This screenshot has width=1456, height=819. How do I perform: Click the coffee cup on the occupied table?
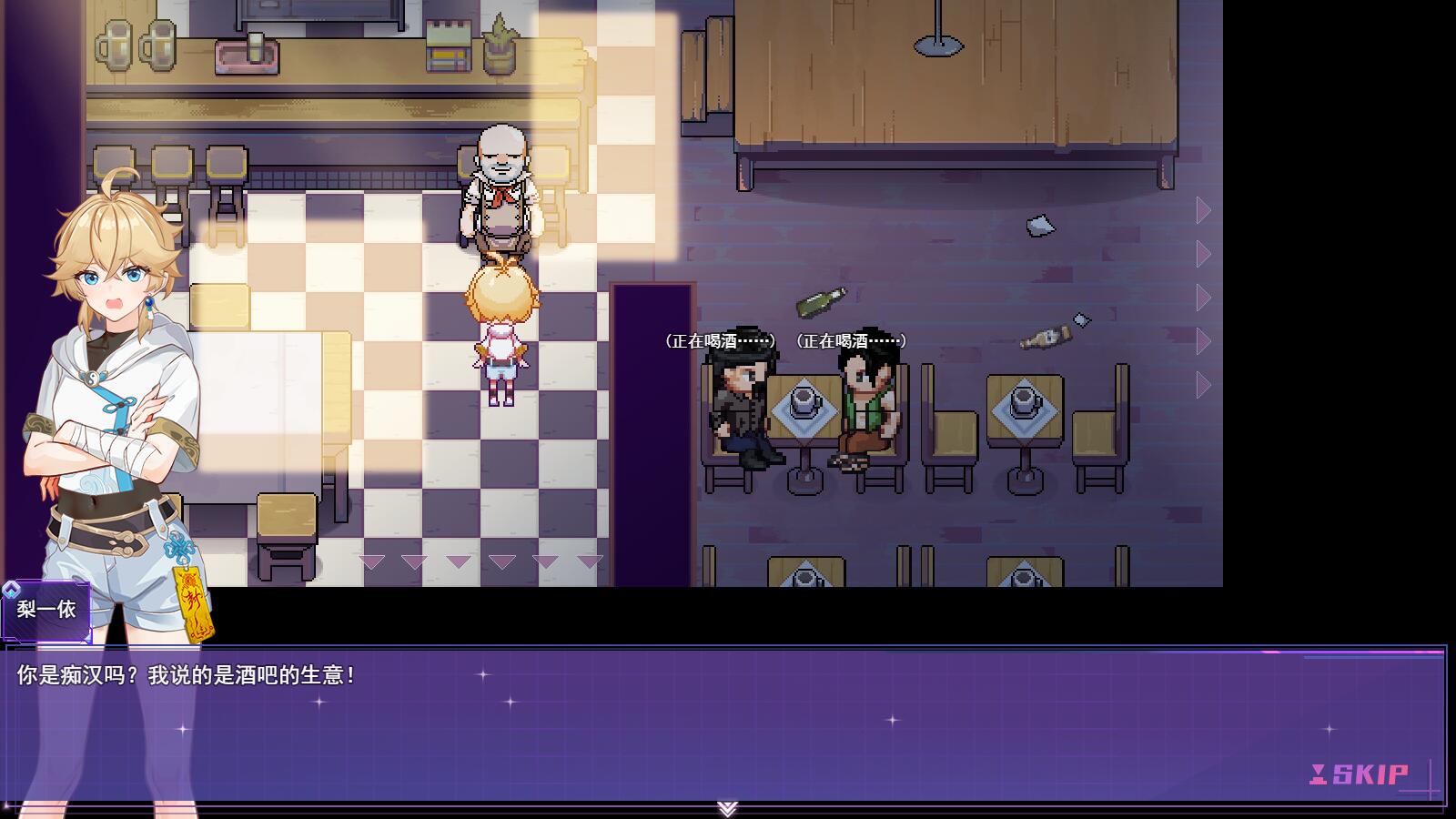802,399
